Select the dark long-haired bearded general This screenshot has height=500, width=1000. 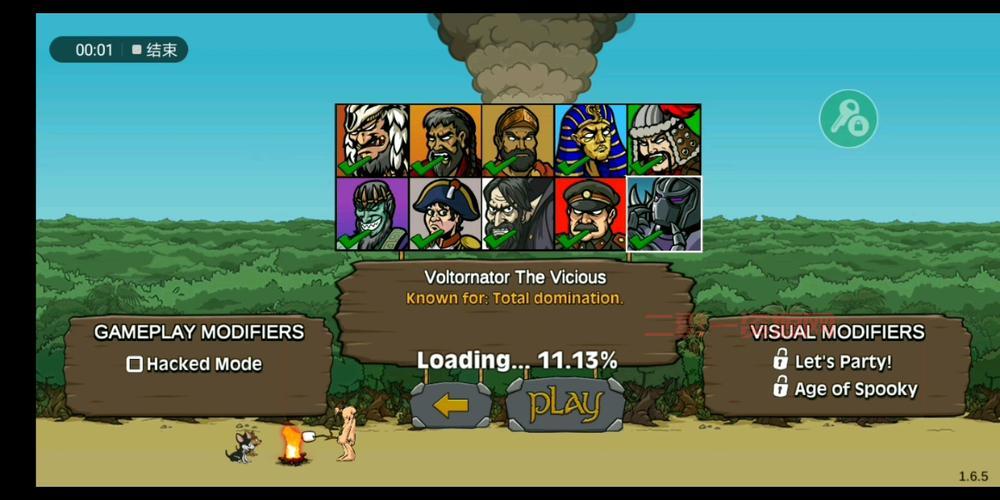518,213
